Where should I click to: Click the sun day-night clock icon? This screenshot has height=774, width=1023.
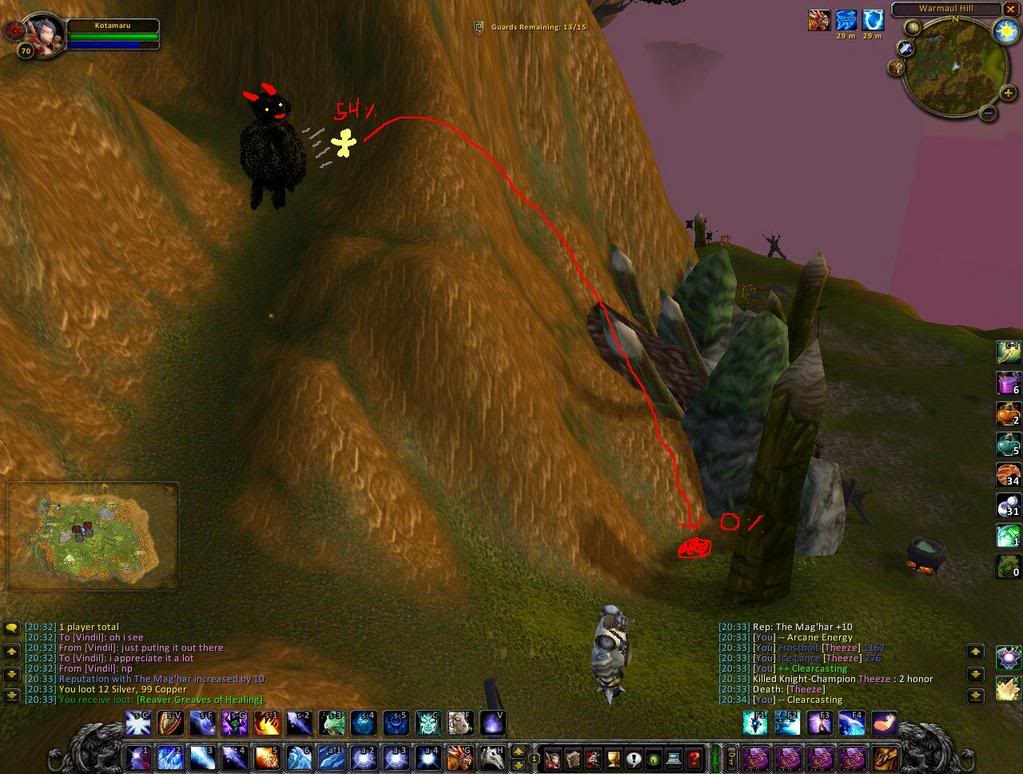coord(1004,31)
